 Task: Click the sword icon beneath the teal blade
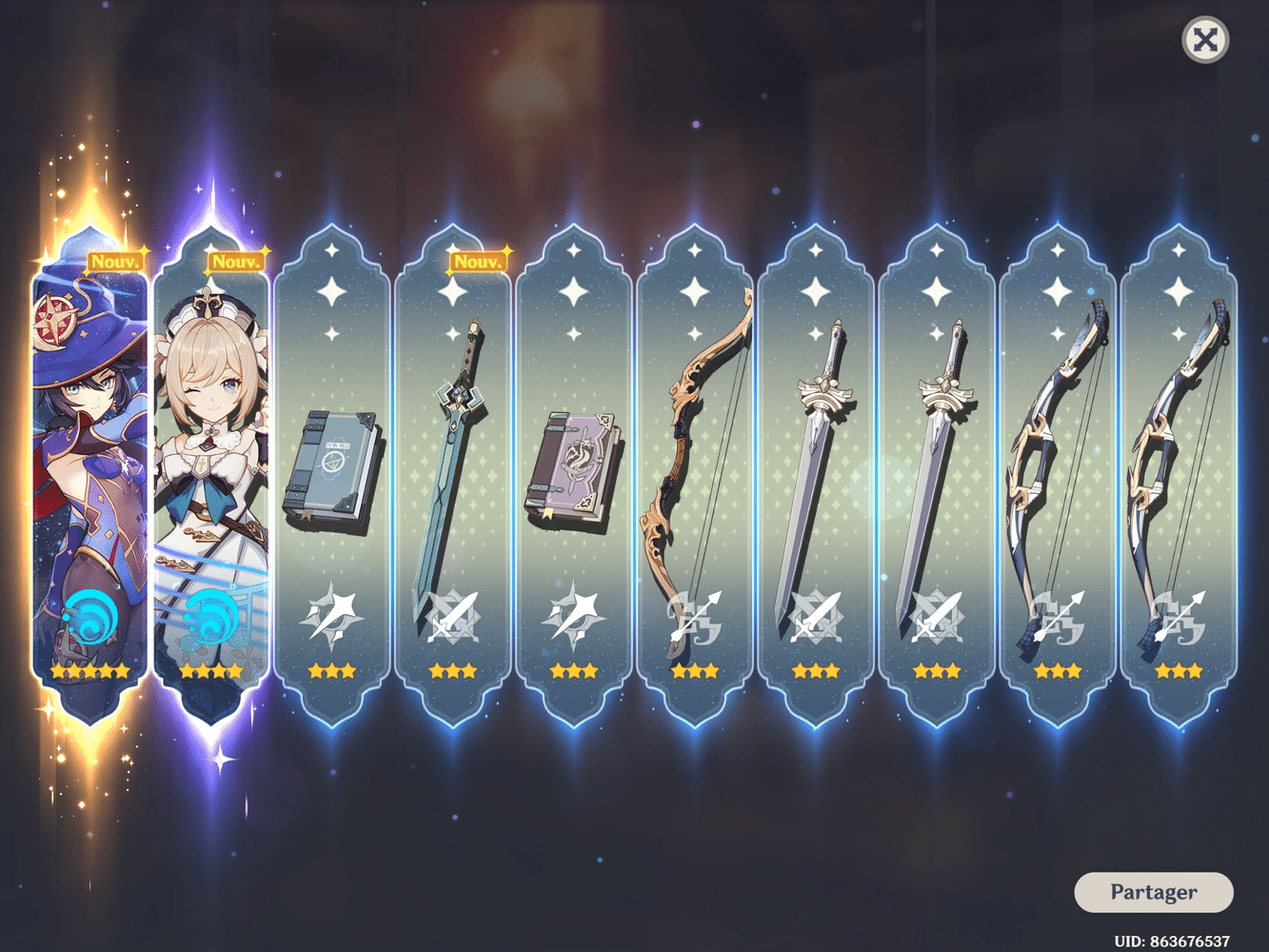pos(452,617)
